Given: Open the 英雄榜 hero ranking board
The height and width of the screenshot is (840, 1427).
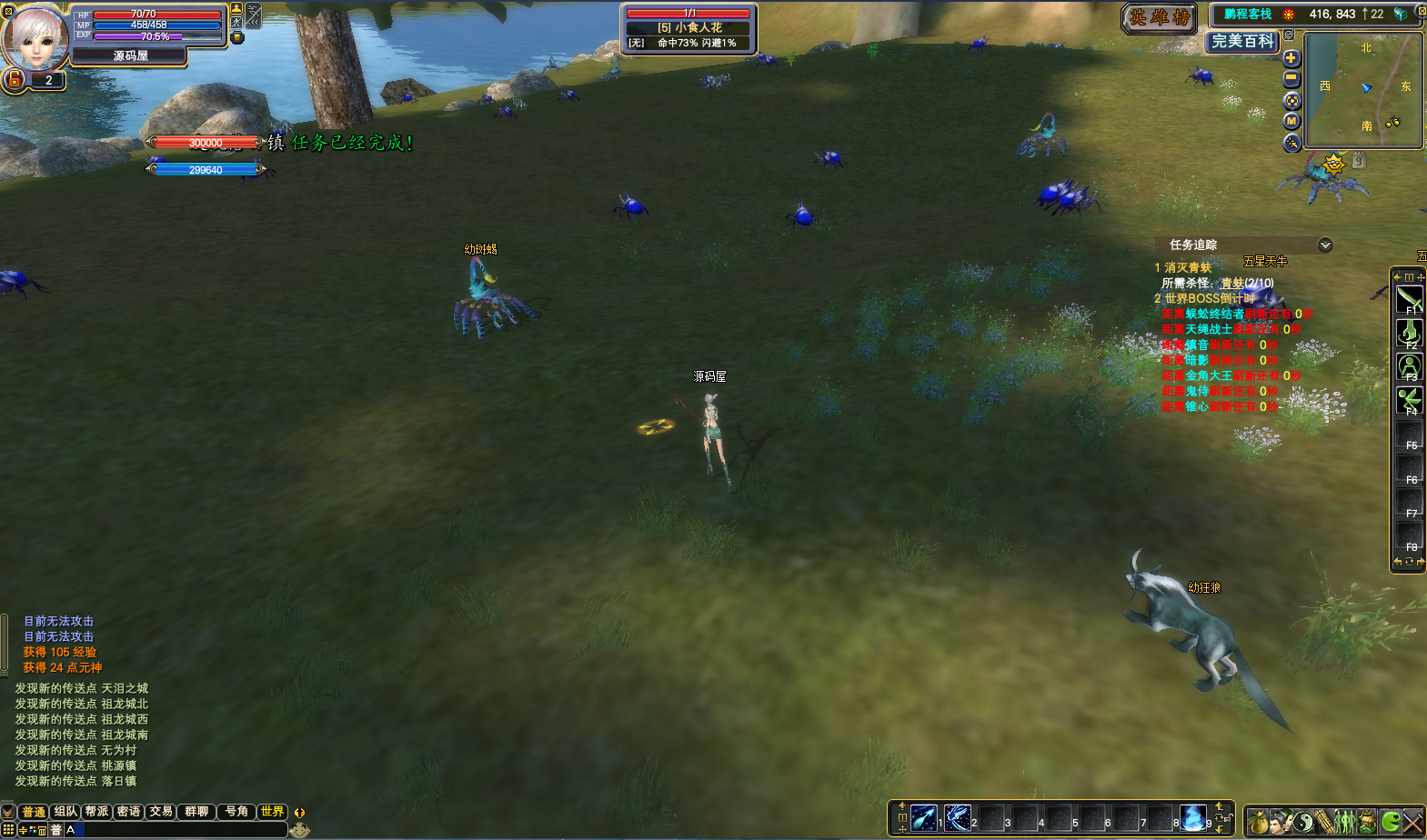Looking at the screenshot, I should 1160,18.
